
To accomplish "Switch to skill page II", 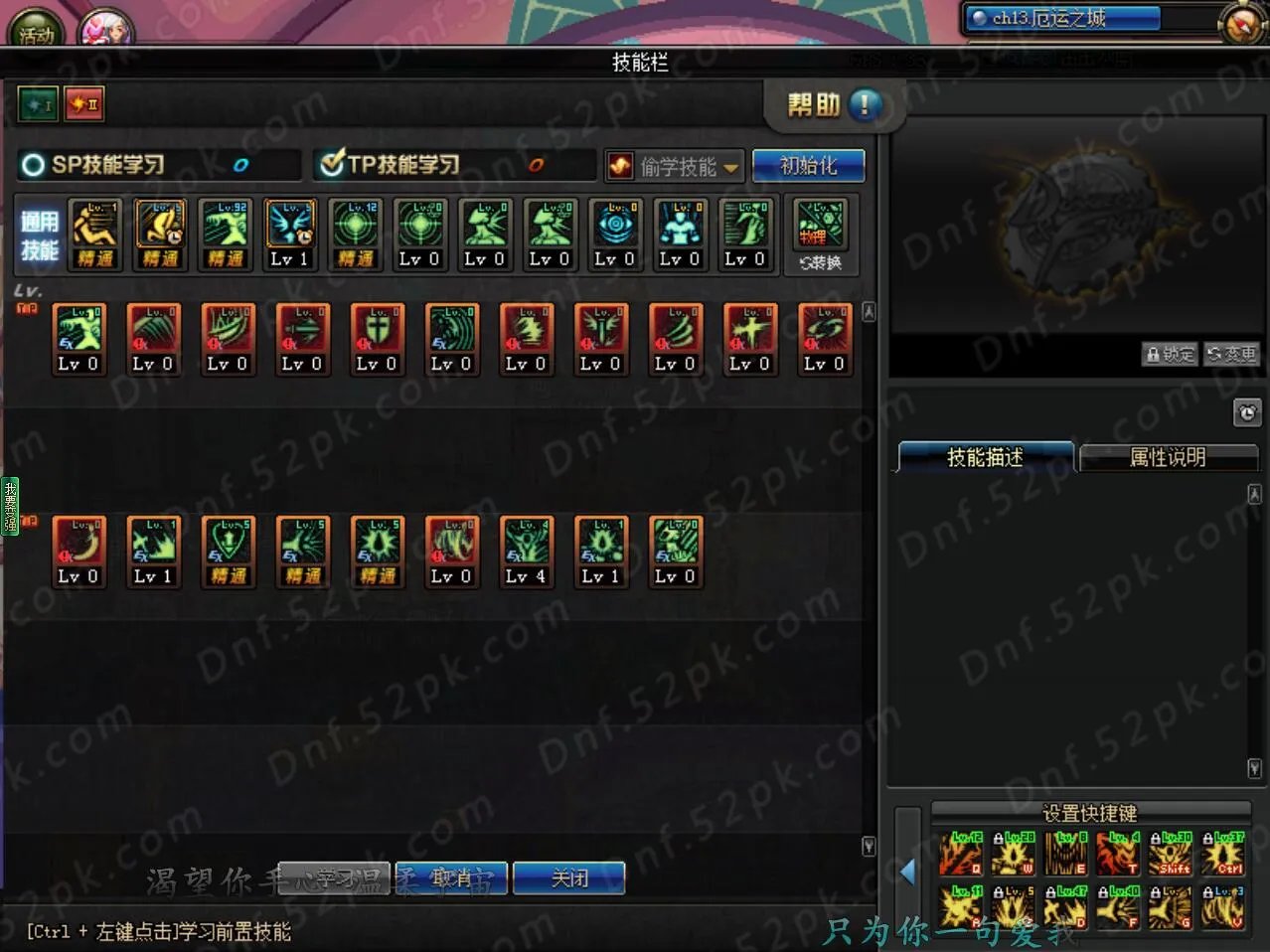I will [x=84, y=104].
